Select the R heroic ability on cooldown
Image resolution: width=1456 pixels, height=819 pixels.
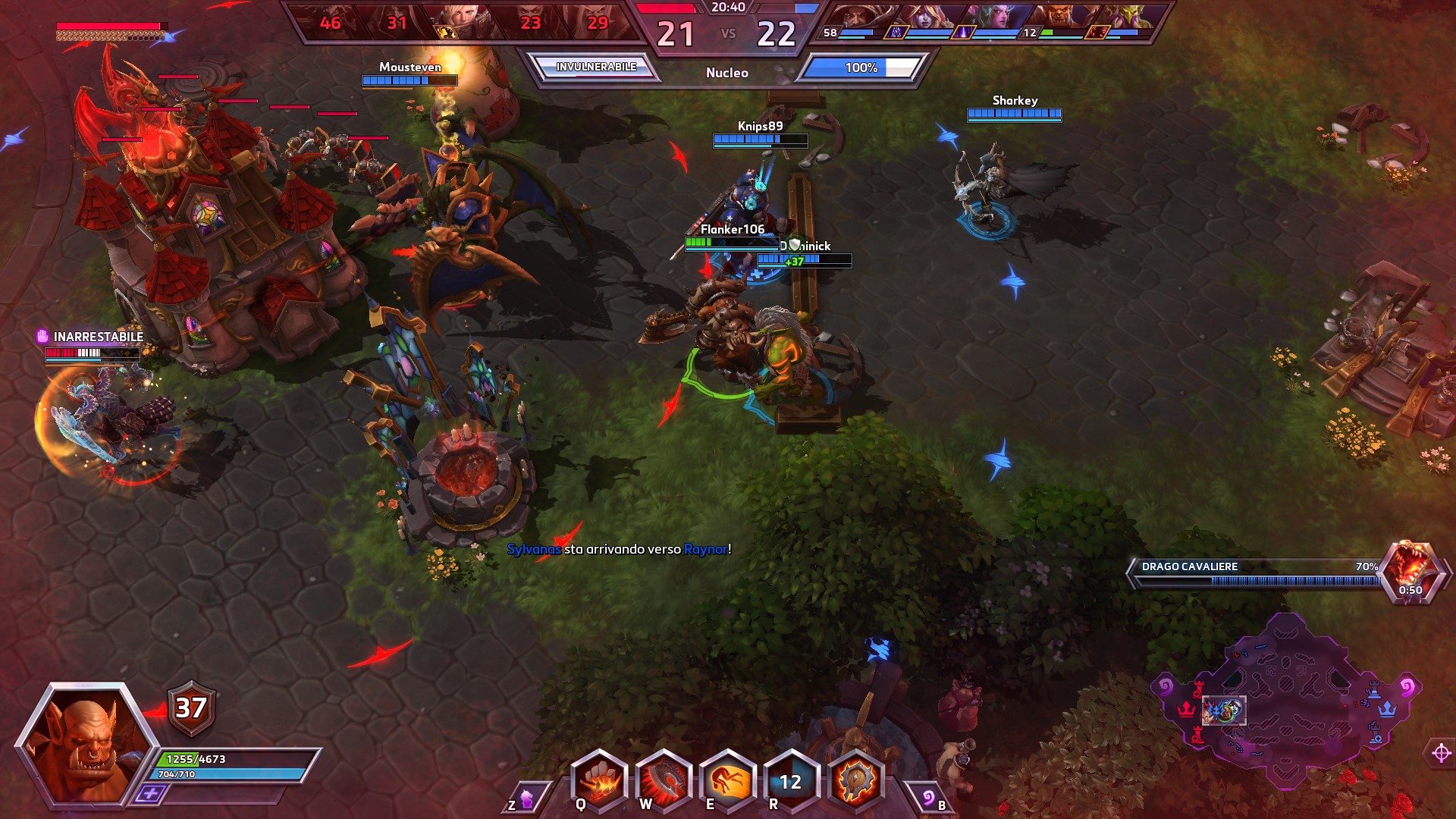(791, 781)
